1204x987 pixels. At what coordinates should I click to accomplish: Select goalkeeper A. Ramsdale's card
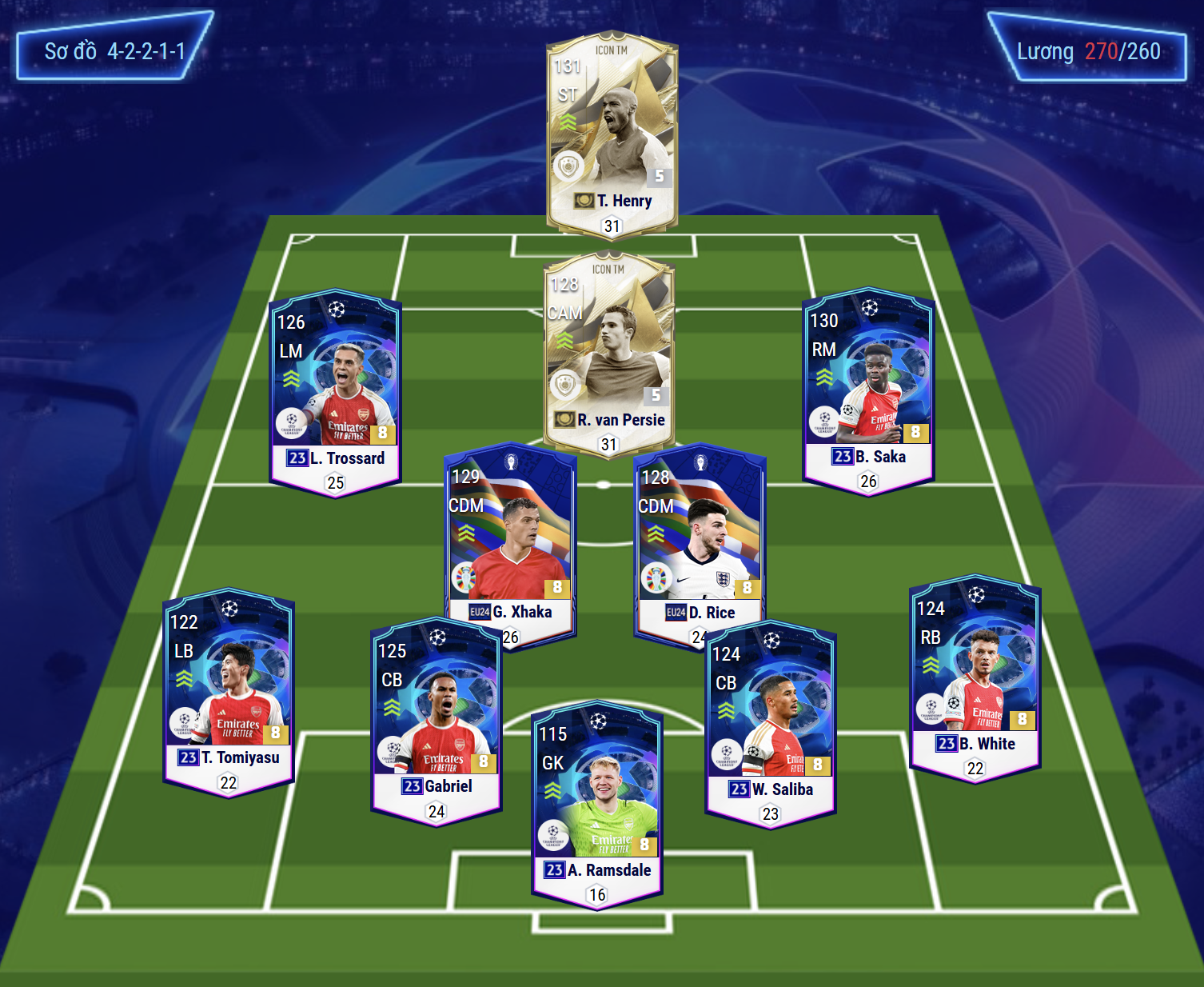[597, 804]
